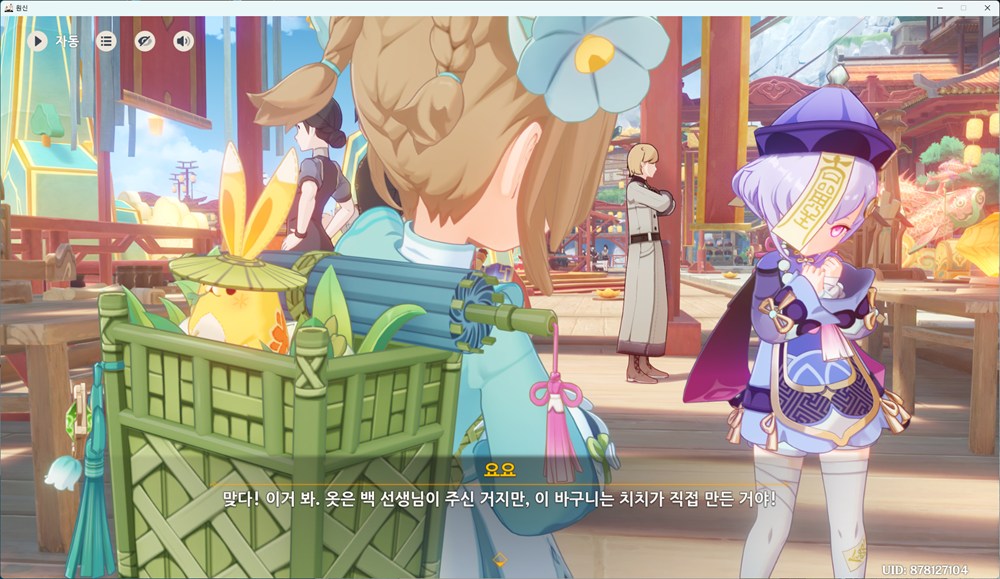The width and height of the screenshot is (1000, 579).
Task: Toggle the dialogue voice sound icon
Action: click(x=183, y=41)
